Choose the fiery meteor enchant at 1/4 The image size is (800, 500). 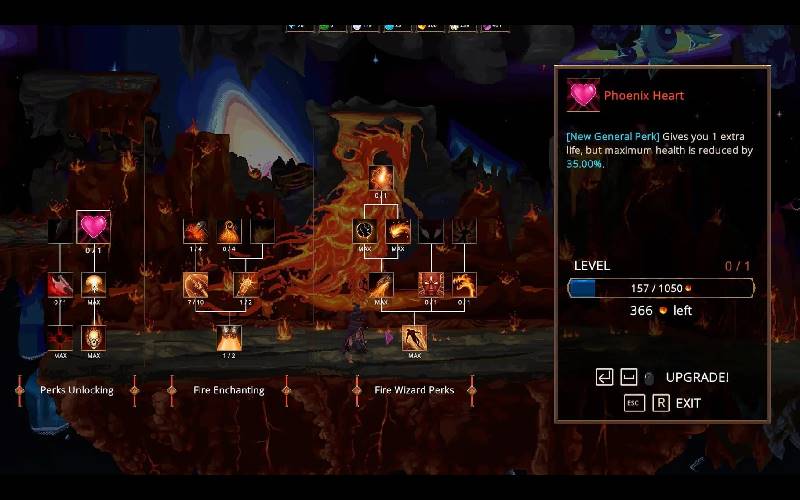click(x=195, y=231)
